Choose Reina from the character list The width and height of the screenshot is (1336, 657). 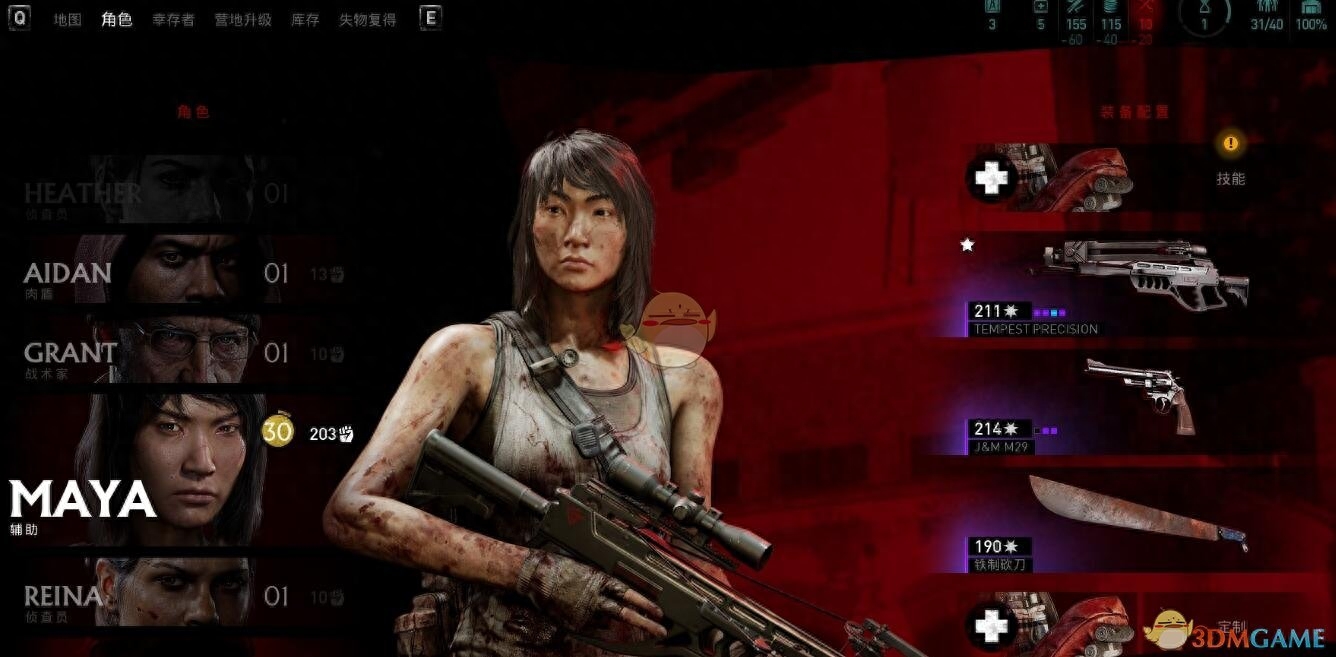pos(150,597)
